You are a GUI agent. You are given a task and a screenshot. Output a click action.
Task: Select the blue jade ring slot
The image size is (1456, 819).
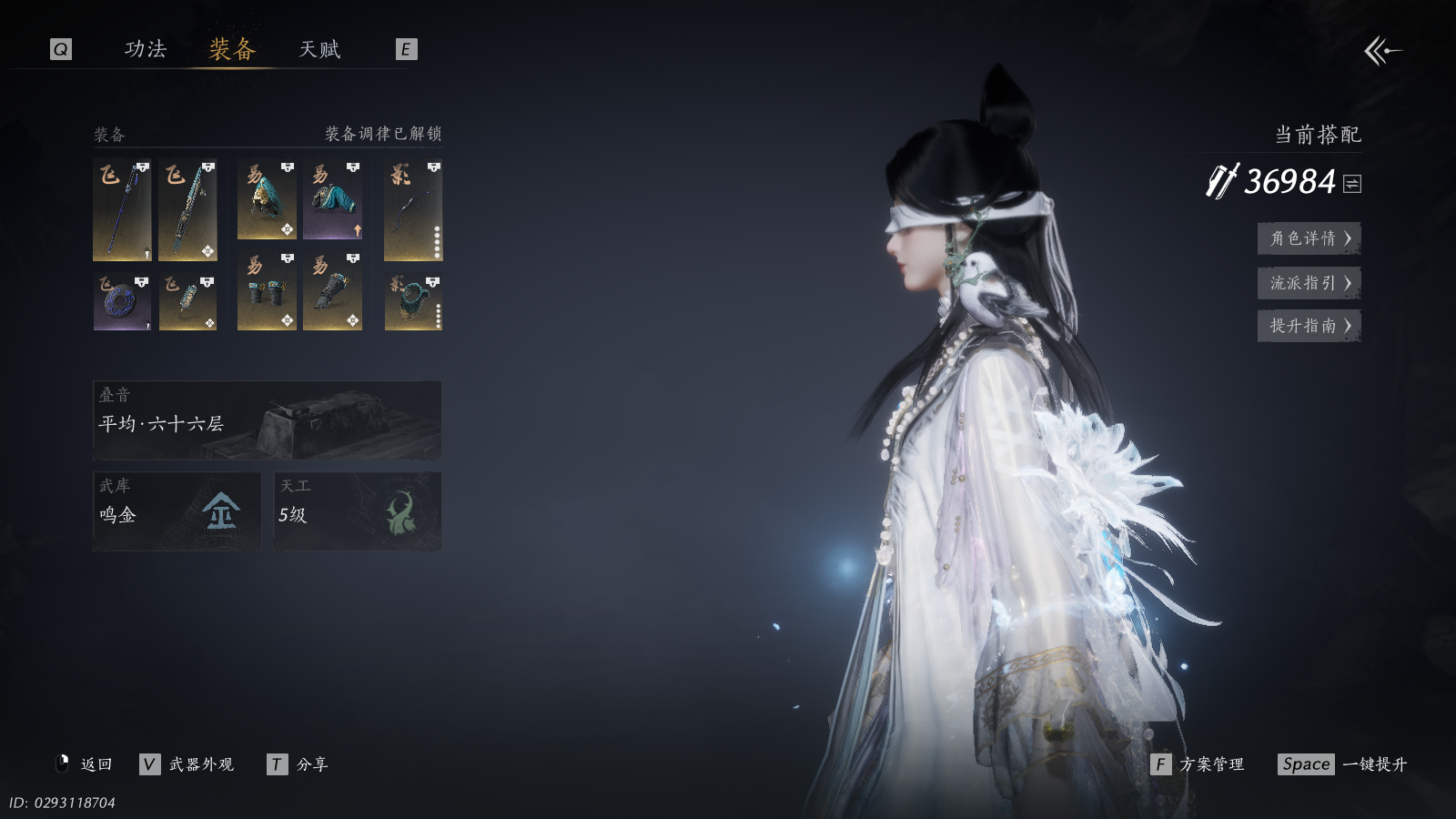pyautogui.click(x=122, y=302)
